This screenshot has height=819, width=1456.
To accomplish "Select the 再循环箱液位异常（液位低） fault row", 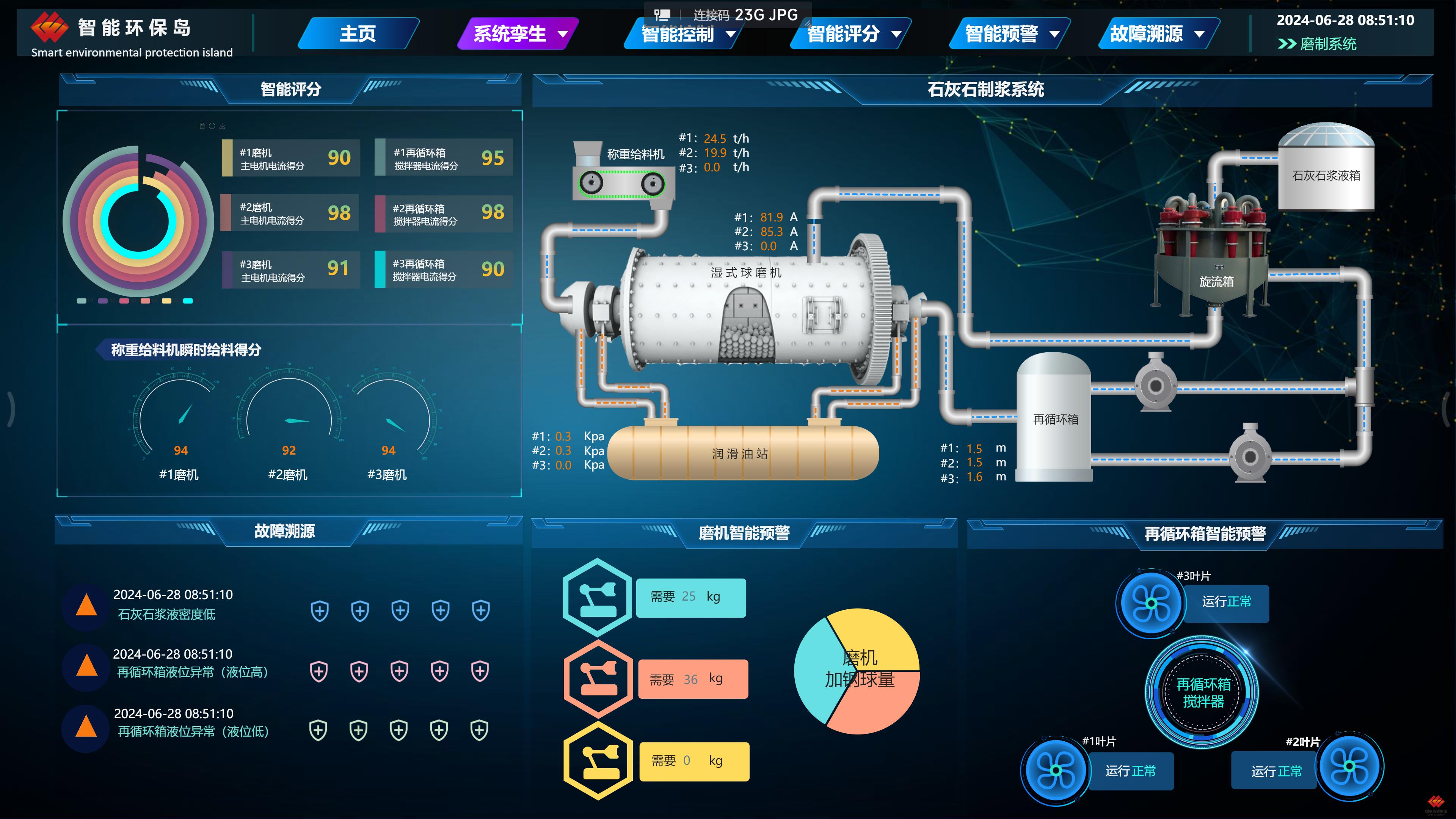I will (x=193, y=731).
